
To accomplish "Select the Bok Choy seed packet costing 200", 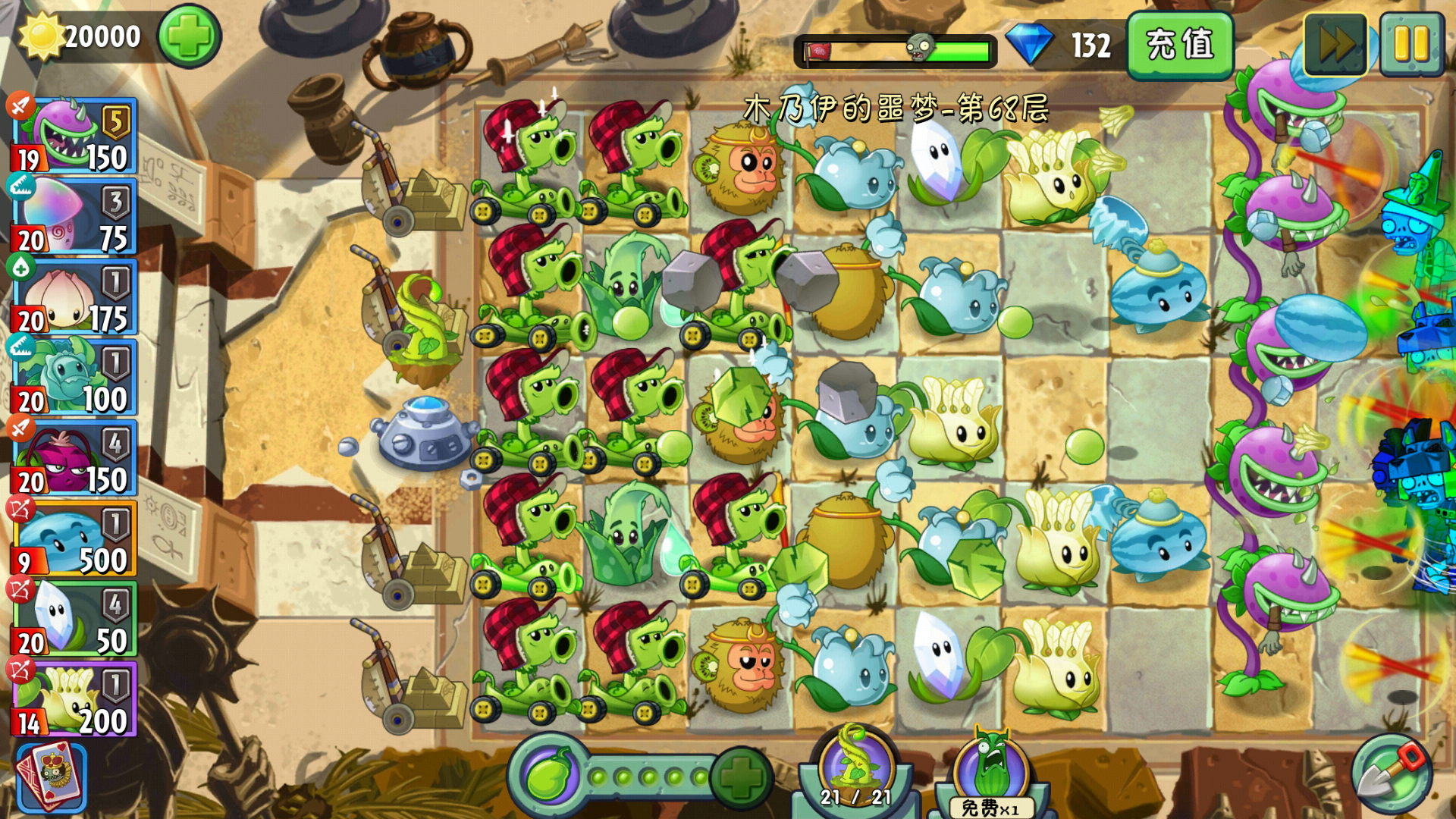I will click(x=74, y=698).
